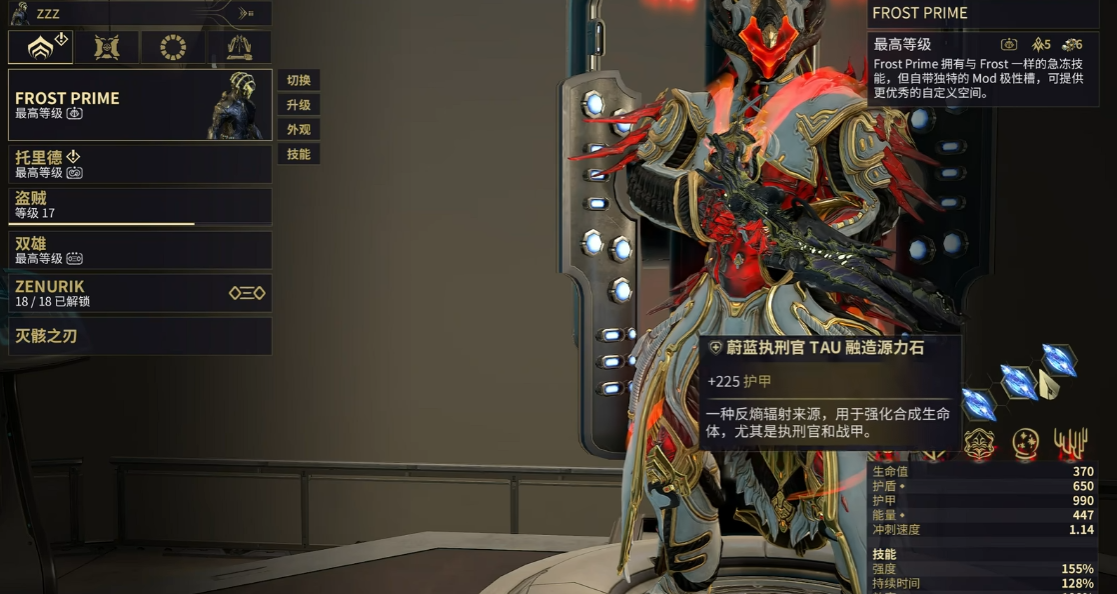The image size is (1117, 594).
Task: Click the 切换 (Switch) button
Action: [298, 80]
